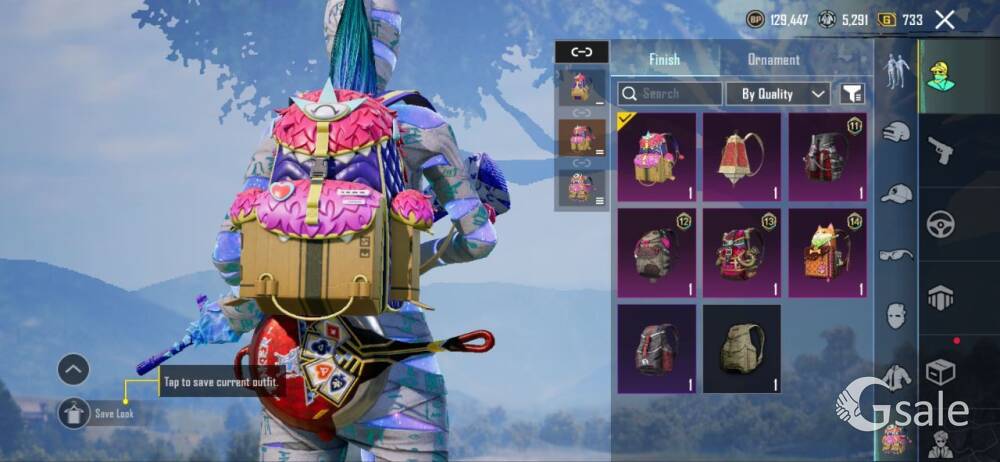Select the backpack skin marked 11
The height and width of the screenshot is (462, 1000).
coord(827,155)
